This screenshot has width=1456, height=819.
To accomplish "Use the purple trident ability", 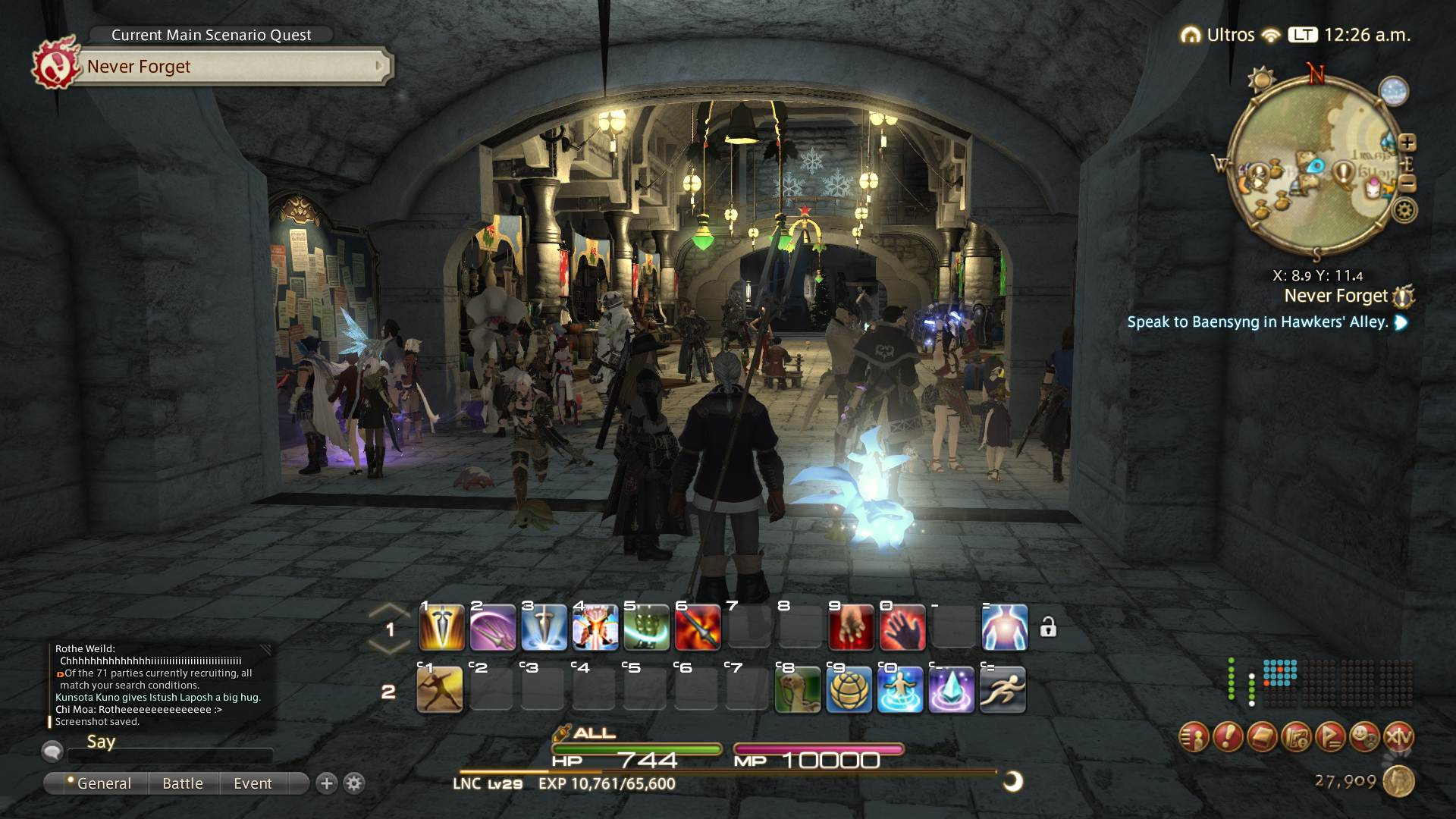I will [493, 628].
